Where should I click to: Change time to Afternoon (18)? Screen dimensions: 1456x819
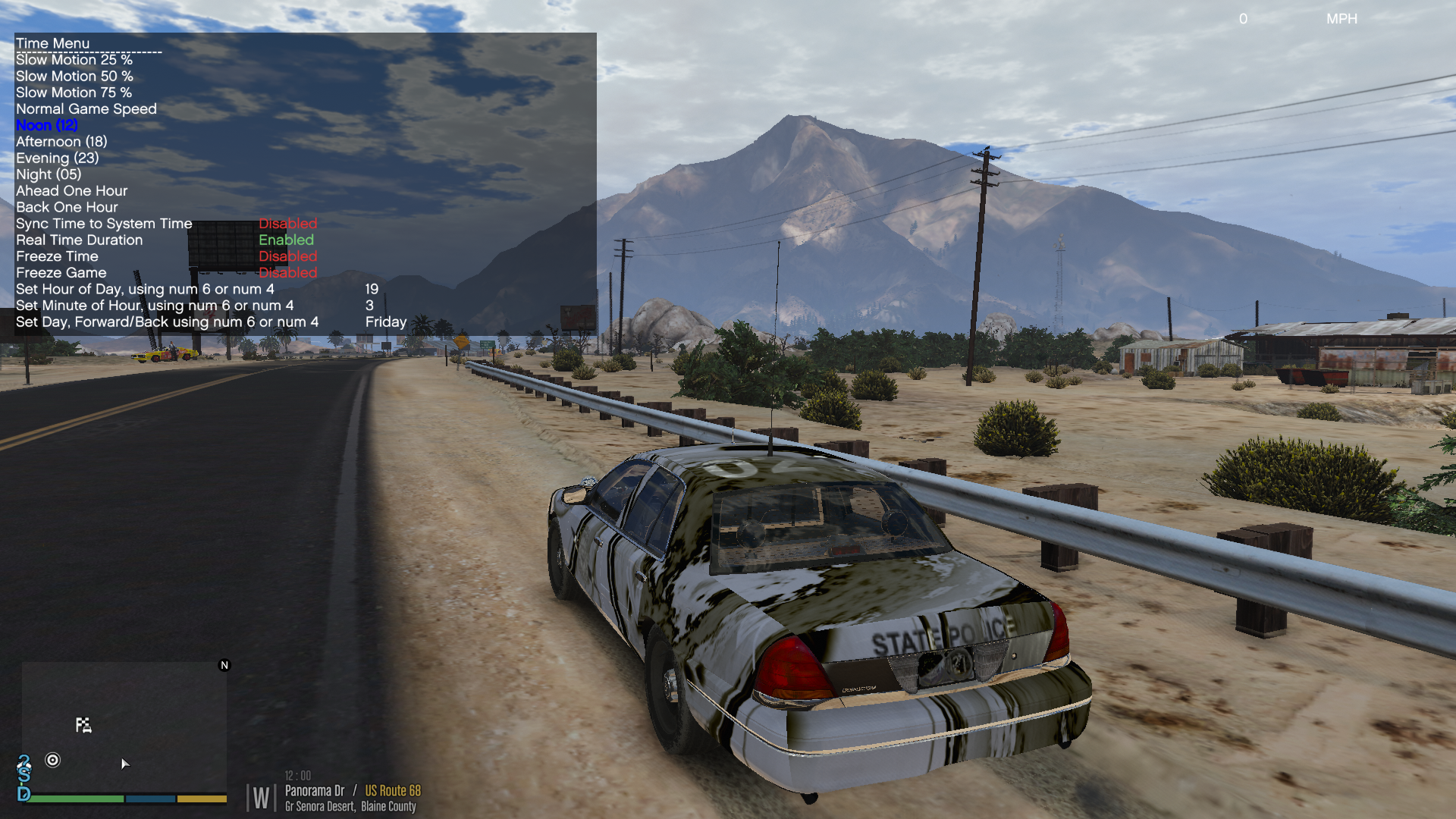pos(61,142)
